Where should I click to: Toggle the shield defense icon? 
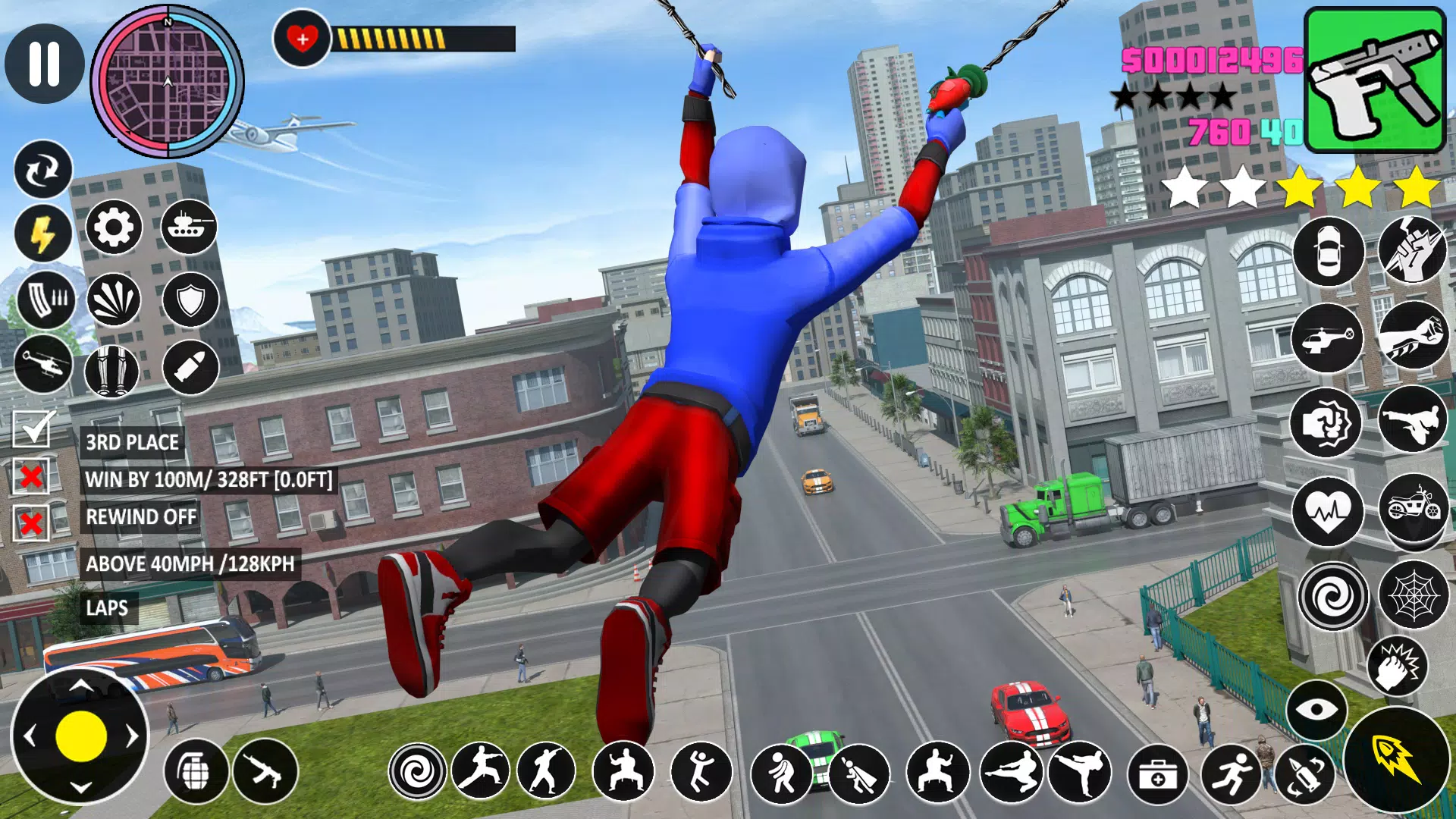click(x=190, y=300)
